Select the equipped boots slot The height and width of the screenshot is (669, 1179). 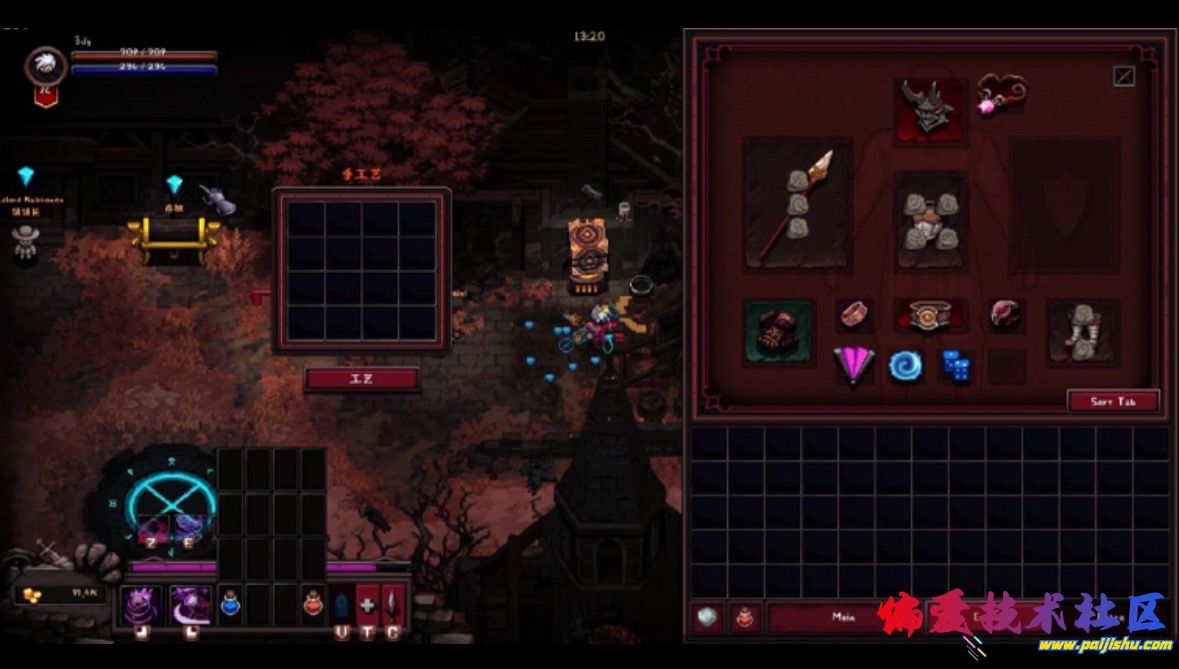[x=1083, y=331]
